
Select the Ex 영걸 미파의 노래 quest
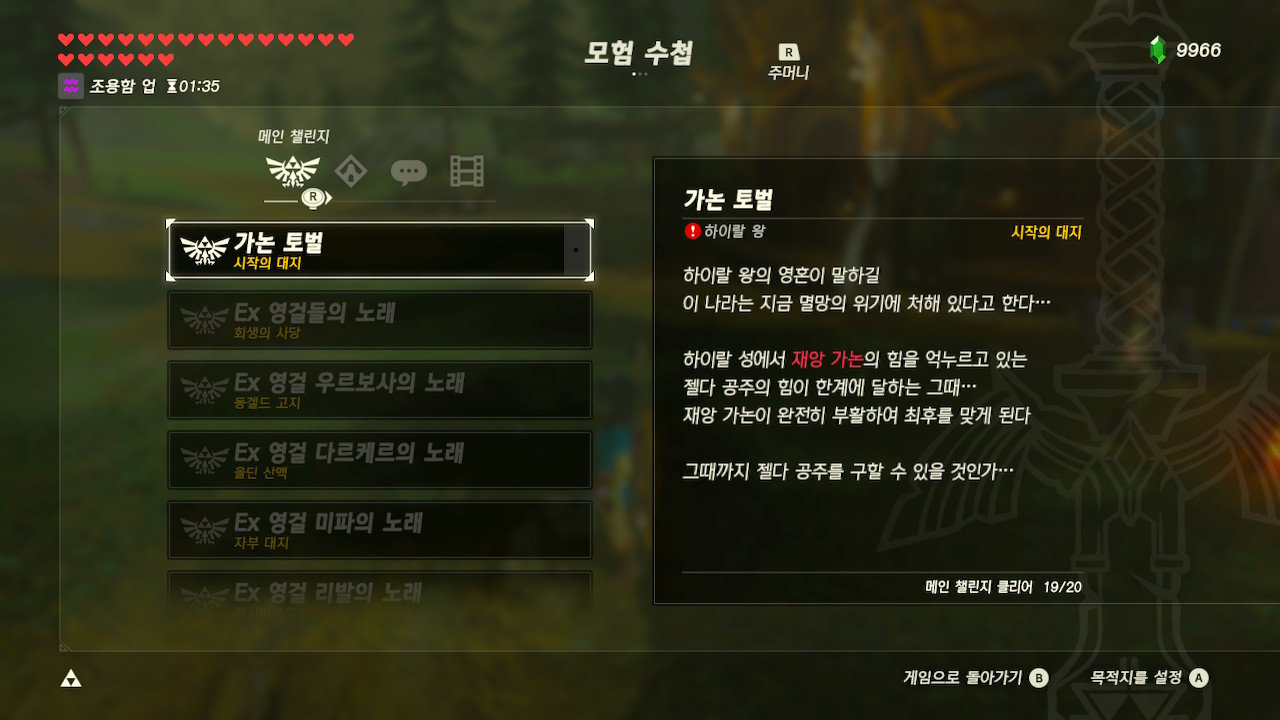[380, 528]
